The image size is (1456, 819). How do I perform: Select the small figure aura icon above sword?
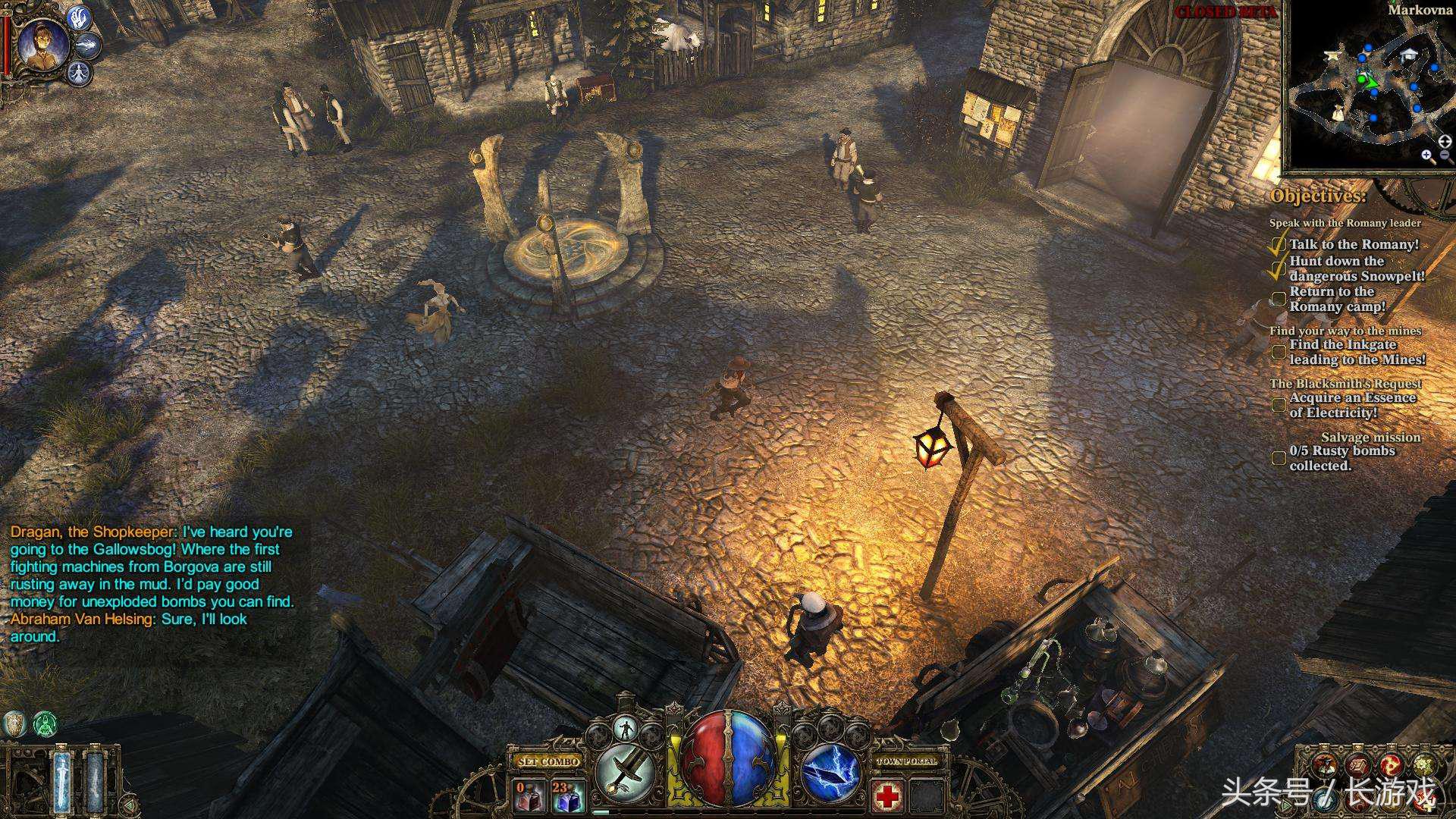click(626, 730)
